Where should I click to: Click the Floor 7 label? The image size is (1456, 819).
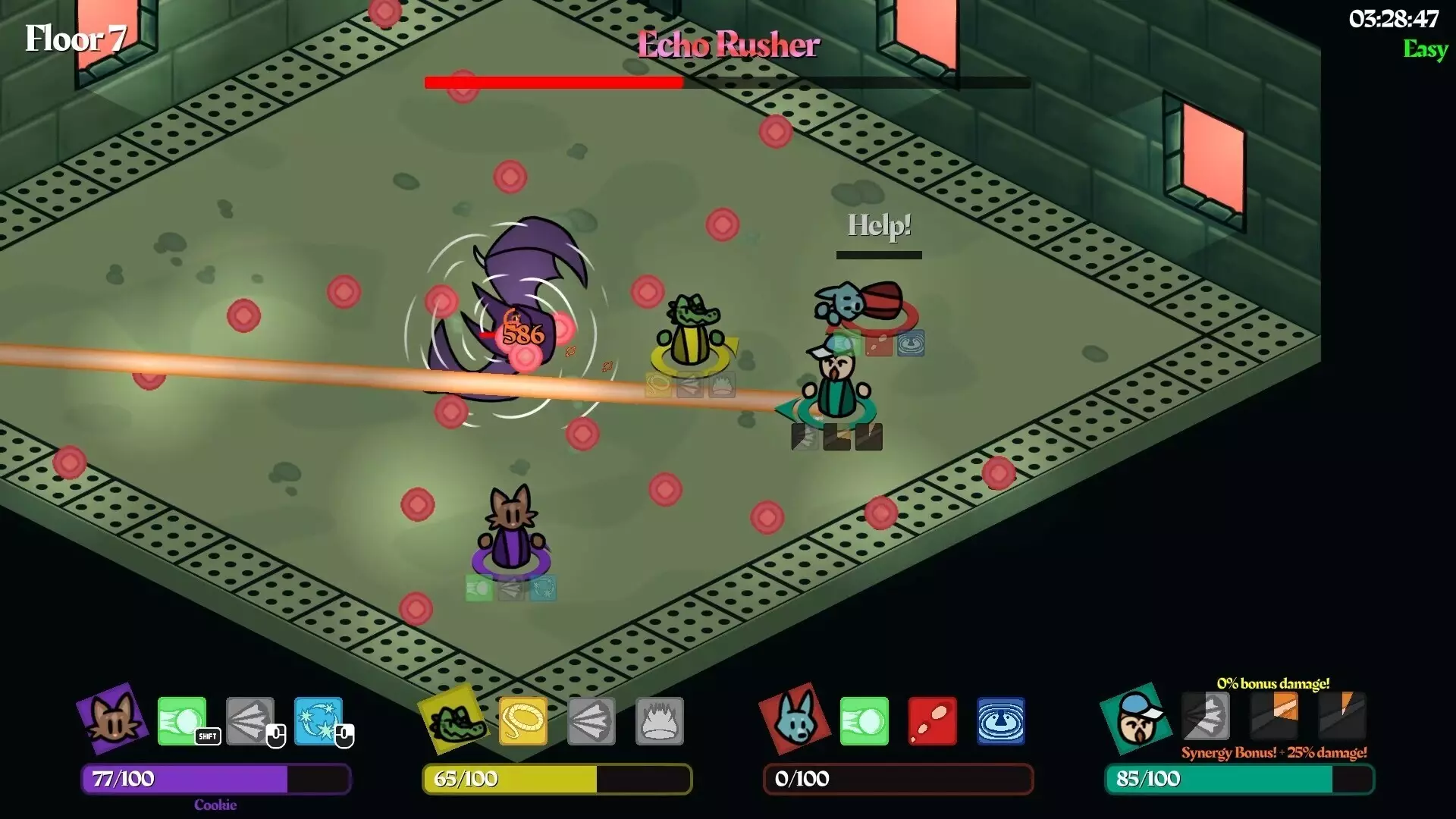point(74,36)
